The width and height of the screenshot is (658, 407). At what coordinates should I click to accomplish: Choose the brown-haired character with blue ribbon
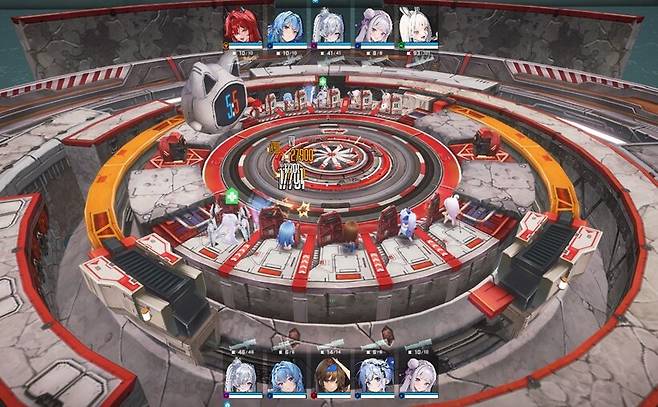click(x=330, y=378)
